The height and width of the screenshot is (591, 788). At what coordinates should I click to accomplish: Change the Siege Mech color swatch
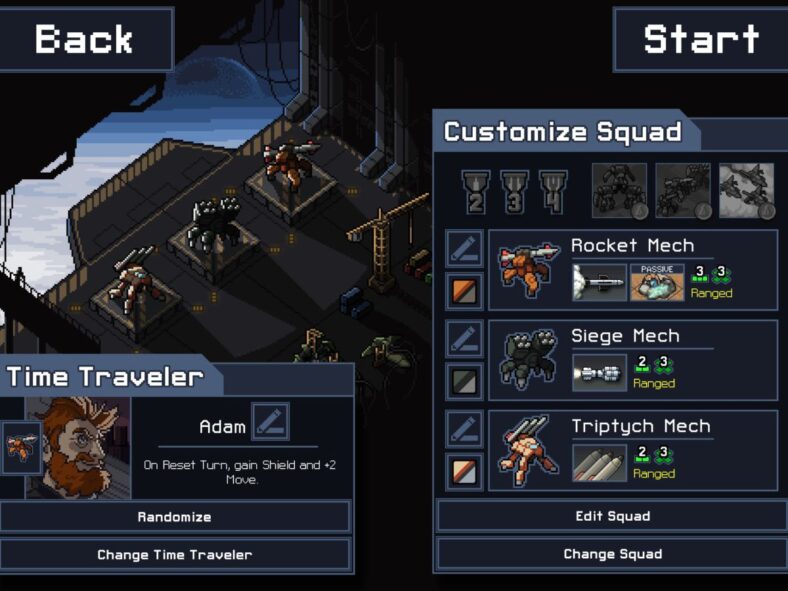tap(464, 381)
